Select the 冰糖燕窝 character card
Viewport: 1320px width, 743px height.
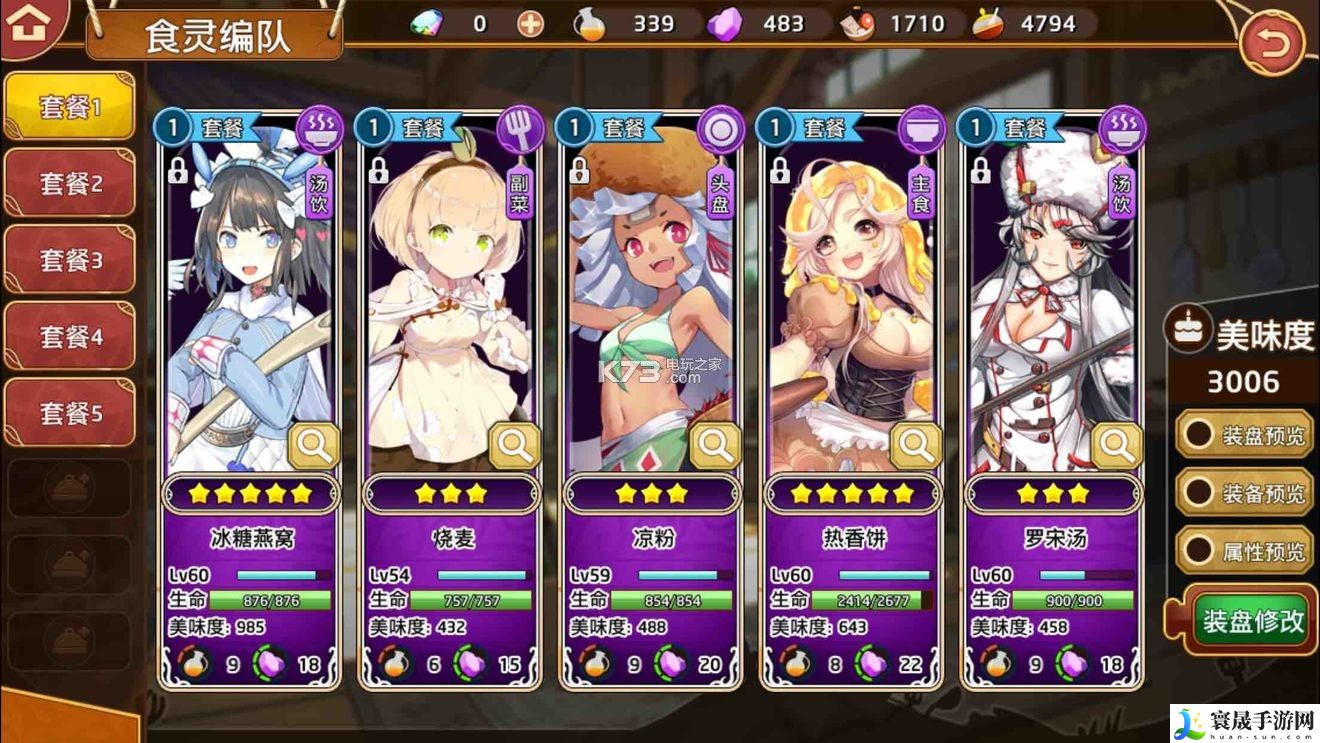(x=250, y=300)
